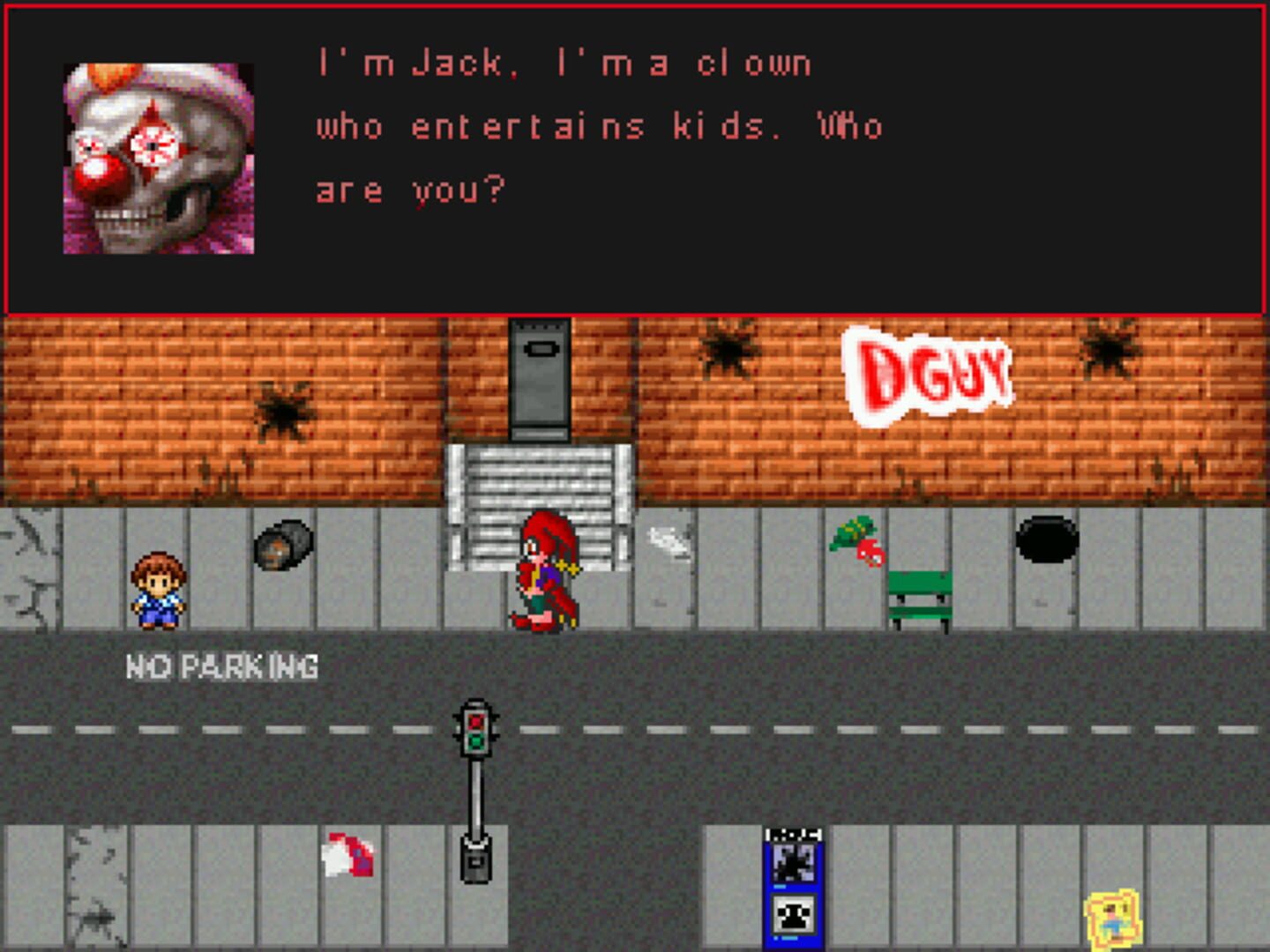Select the tipped-over trash can on the sidewalk
The height and width of the screenshot is (952, 1270).
coord(284,545)
